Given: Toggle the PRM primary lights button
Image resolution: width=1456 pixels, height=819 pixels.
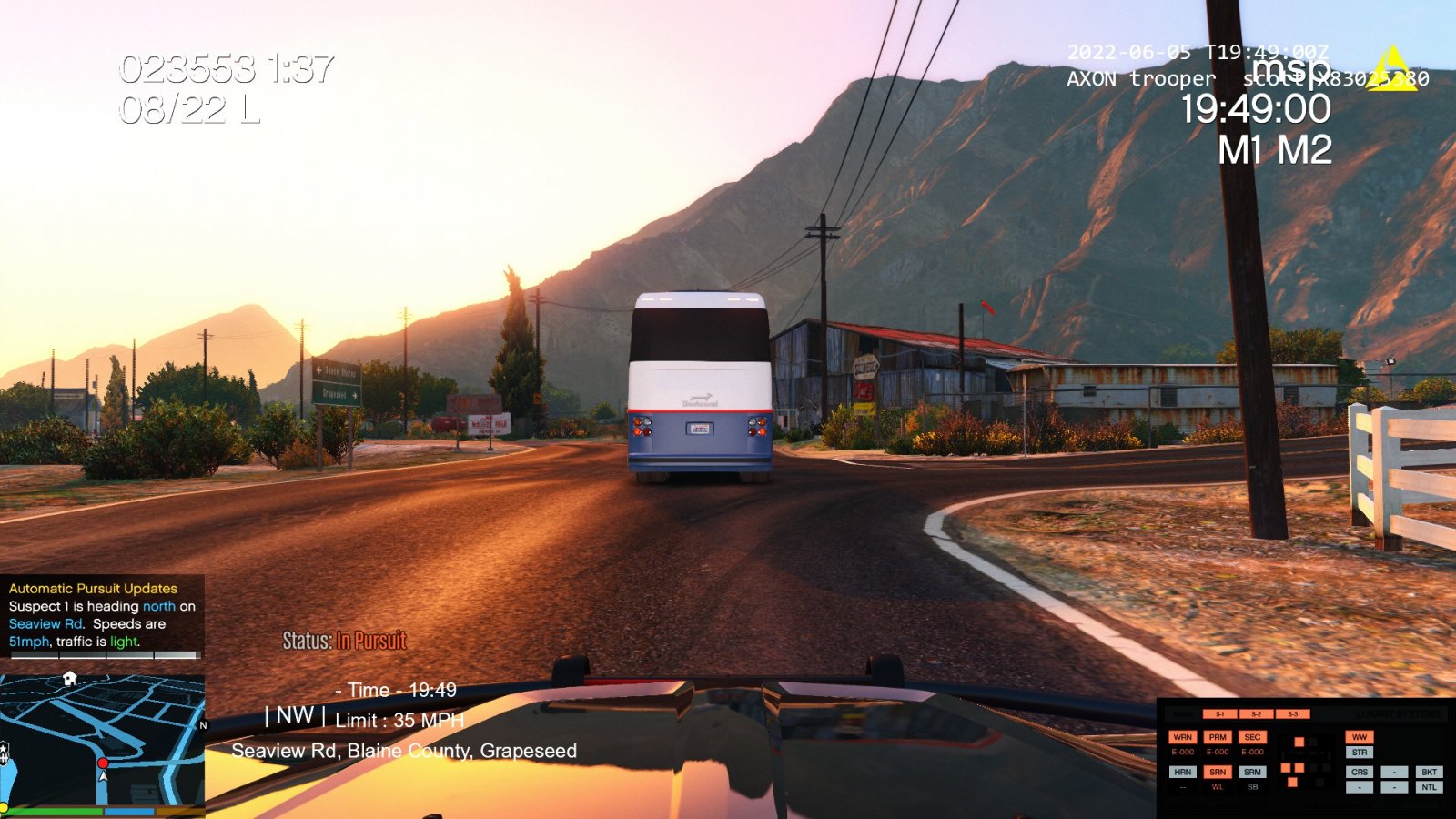Looking at the screenshot, I should click(x=1218, y=737).
